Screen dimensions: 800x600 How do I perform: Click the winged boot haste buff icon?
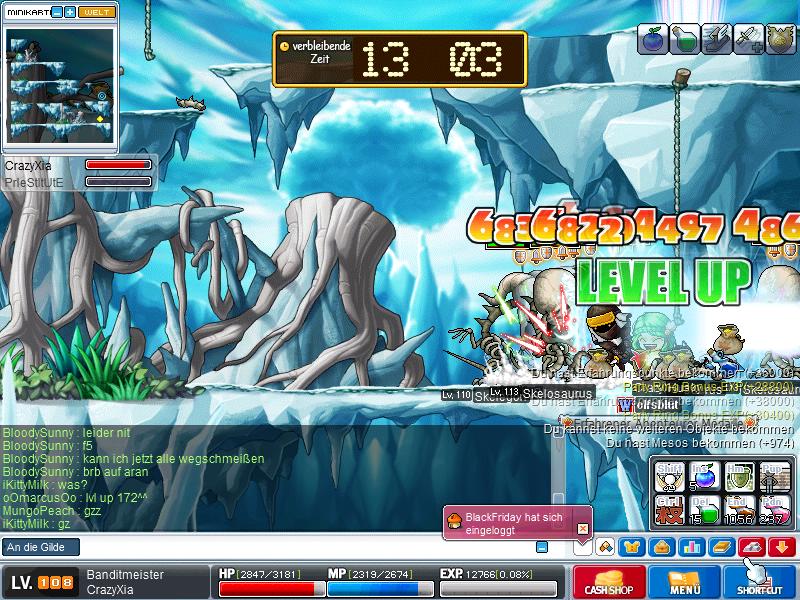tap(716, 38)
